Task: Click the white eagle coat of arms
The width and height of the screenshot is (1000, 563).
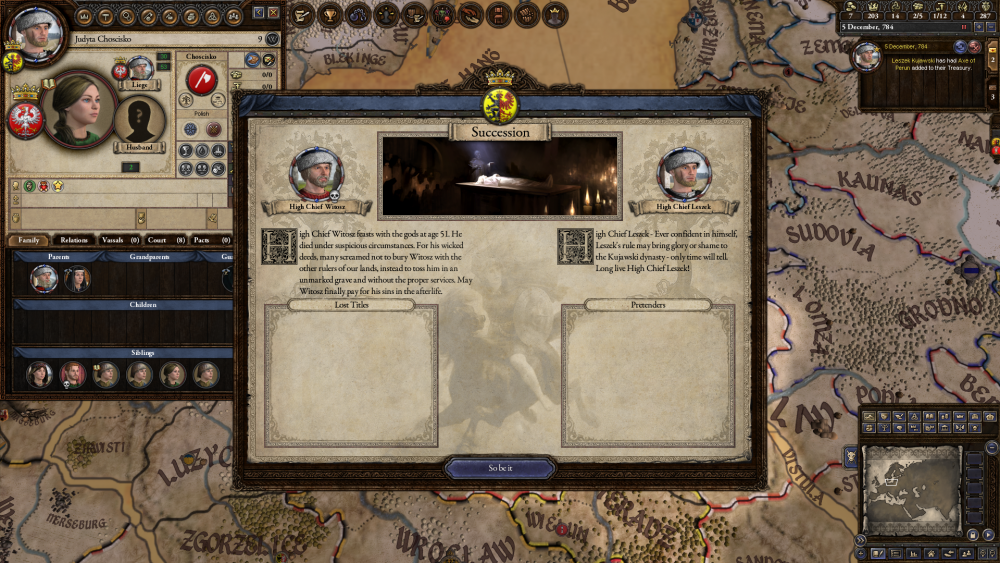Action: tap(22, 119)
